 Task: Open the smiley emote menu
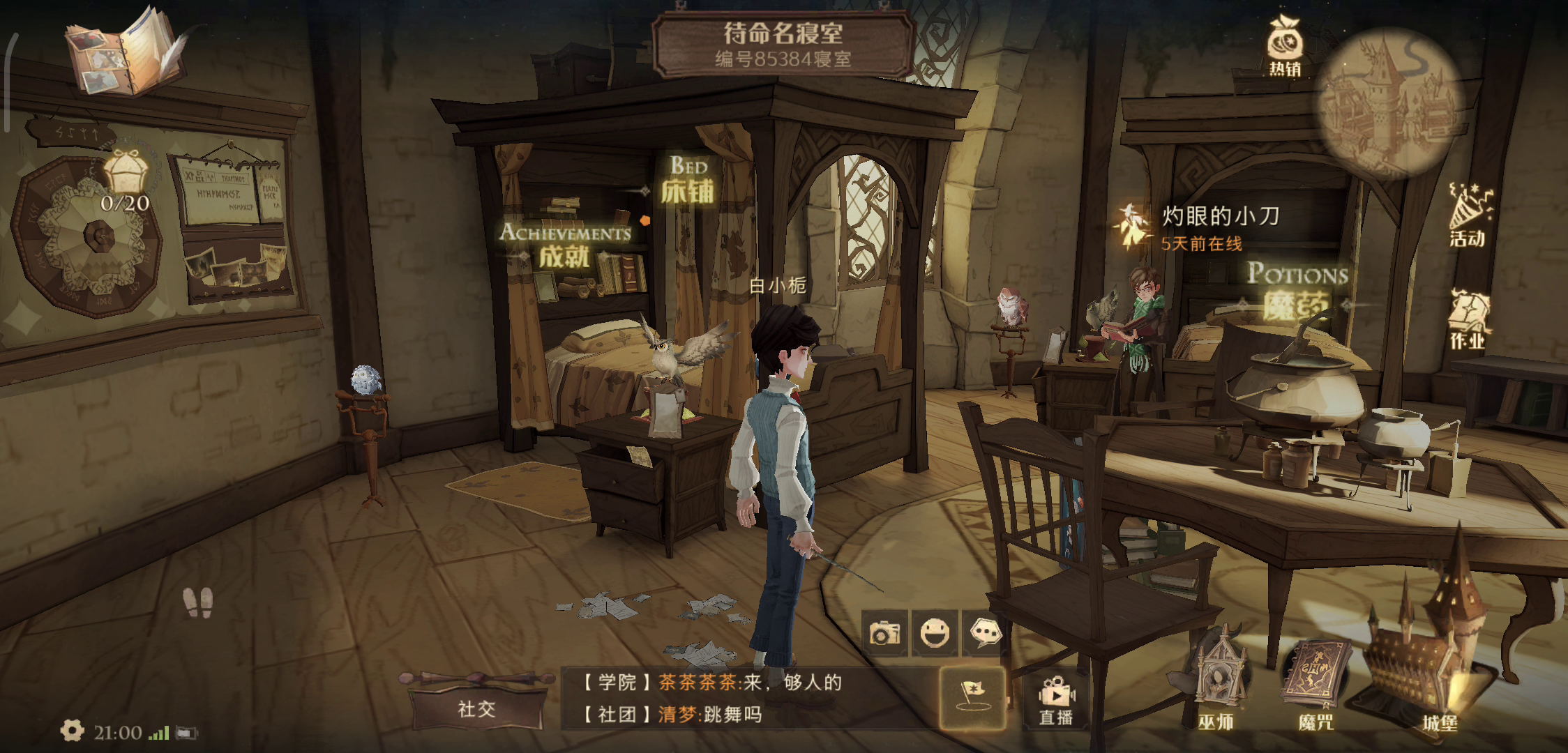[935, 633]
